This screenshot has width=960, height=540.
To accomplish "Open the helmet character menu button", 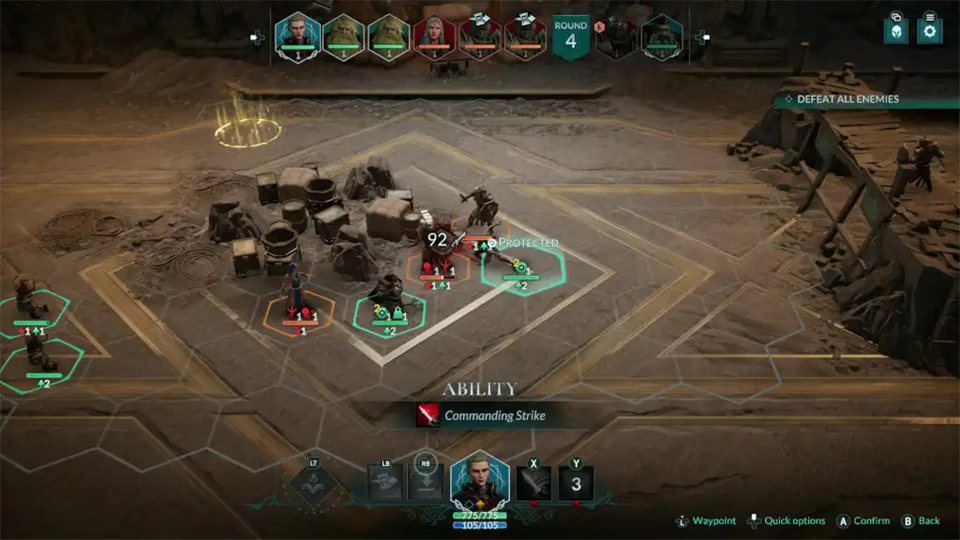I will pyautogui.click(x=896, y=31).
